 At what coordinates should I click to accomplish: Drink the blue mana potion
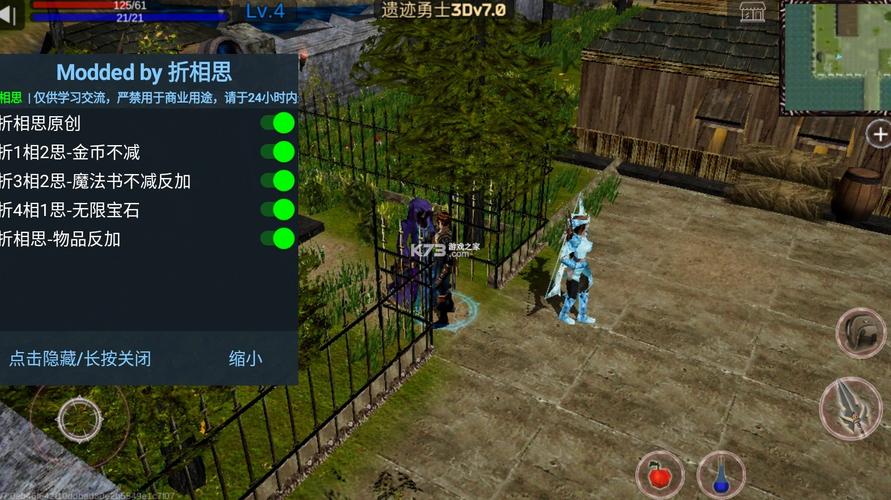[720, 475]
